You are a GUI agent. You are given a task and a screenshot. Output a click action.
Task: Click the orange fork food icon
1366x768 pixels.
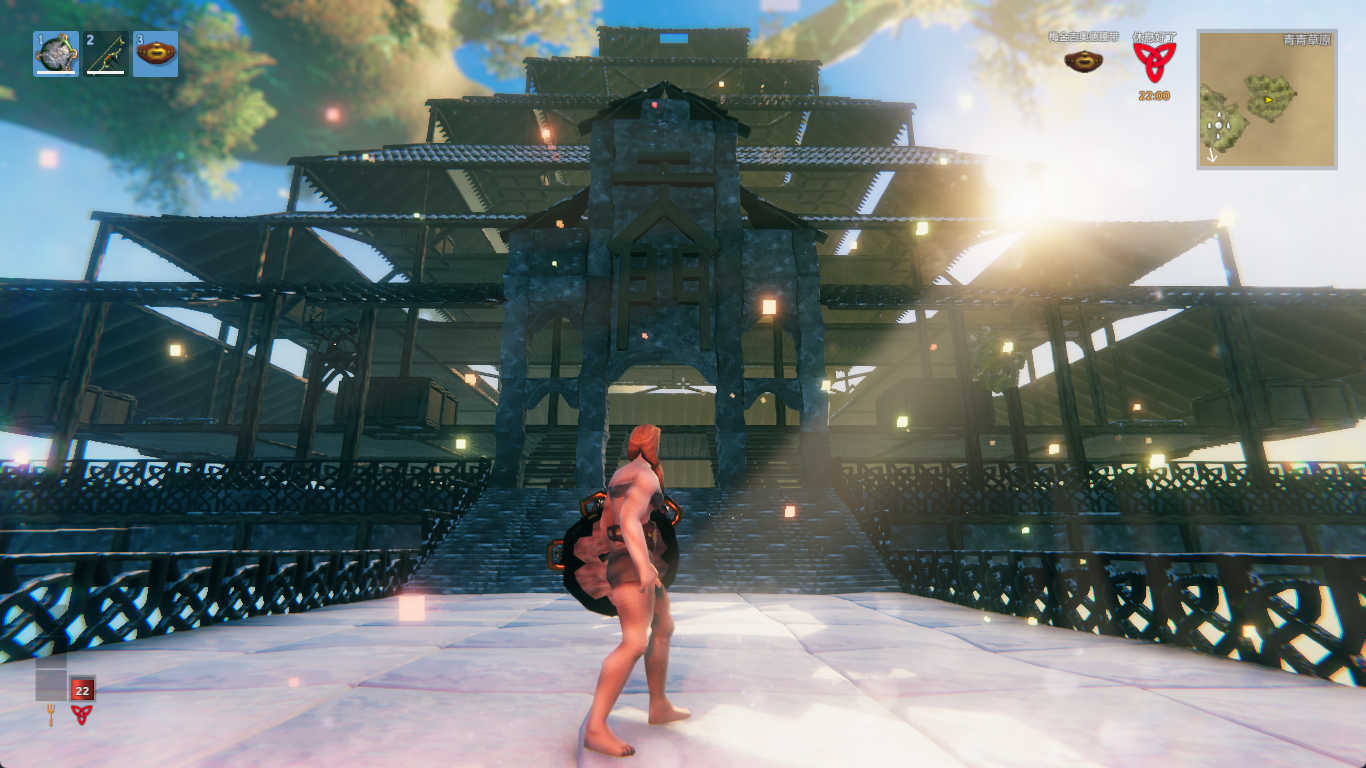[51, 714]
